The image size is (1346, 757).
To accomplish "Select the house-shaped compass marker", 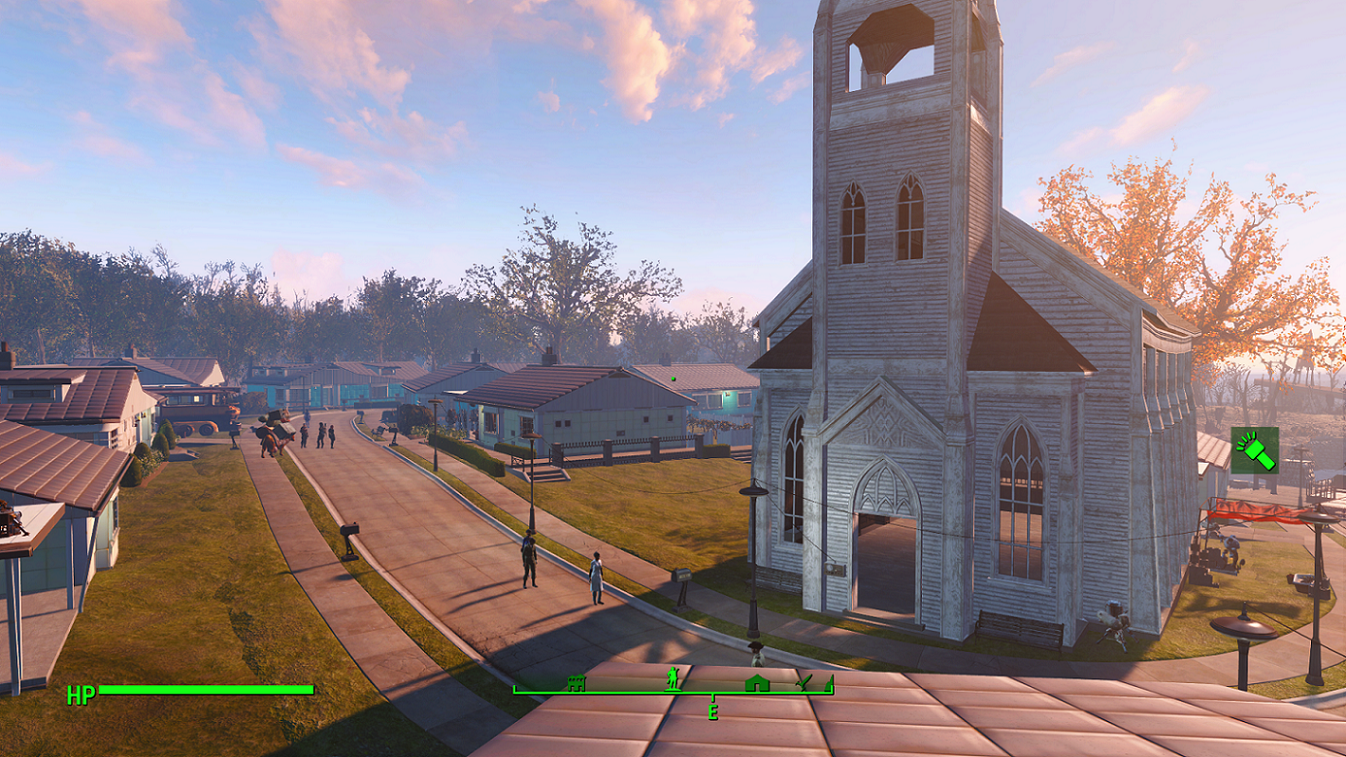I will [x=757, y=683].
